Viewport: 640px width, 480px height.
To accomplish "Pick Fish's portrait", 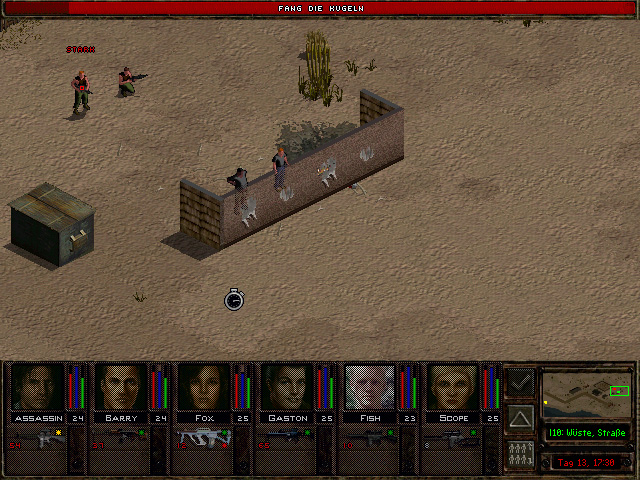I will coord(370,387).
